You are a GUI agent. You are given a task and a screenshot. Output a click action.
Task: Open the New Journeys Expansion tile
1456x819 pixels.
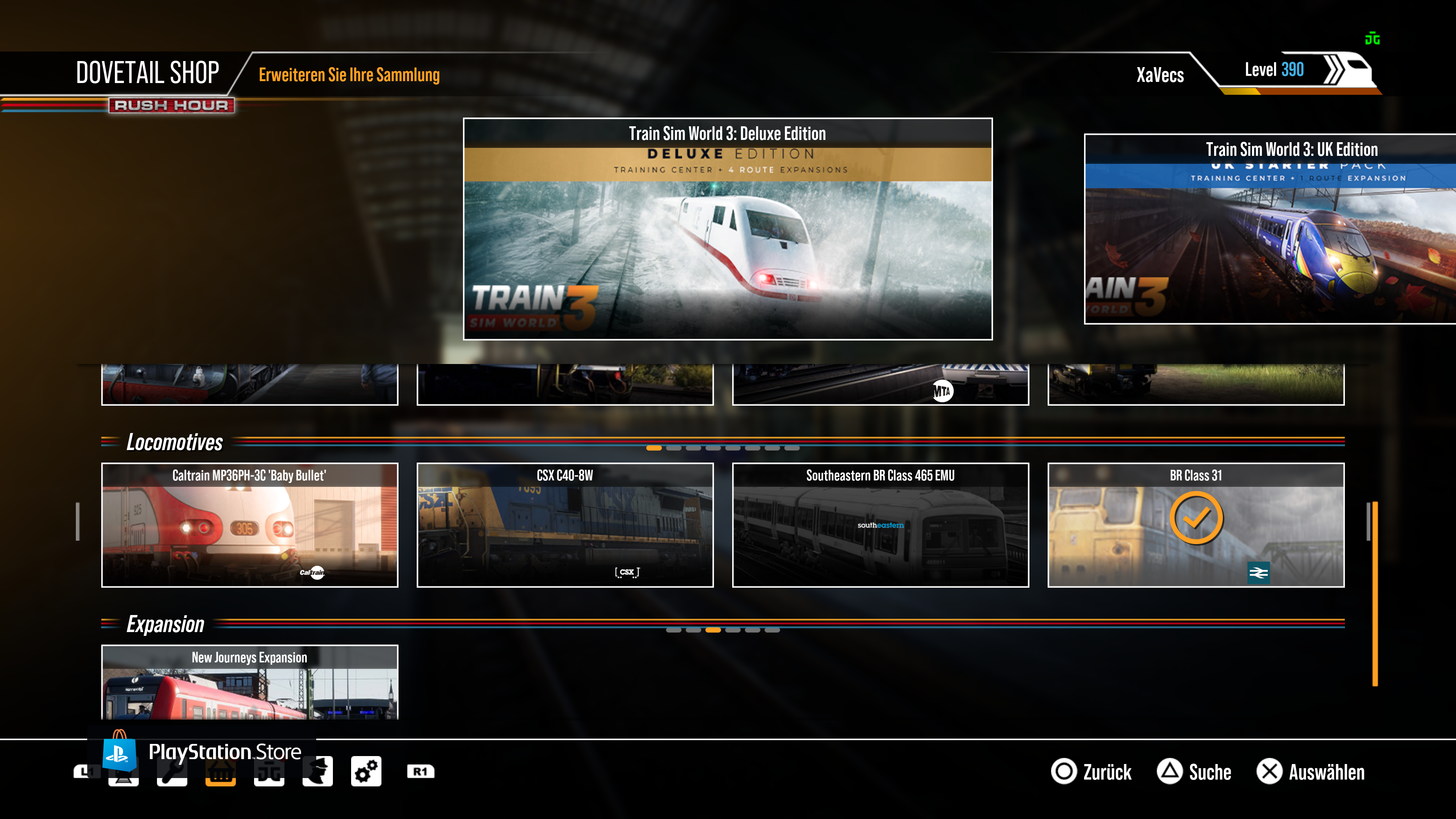point(249,682)
